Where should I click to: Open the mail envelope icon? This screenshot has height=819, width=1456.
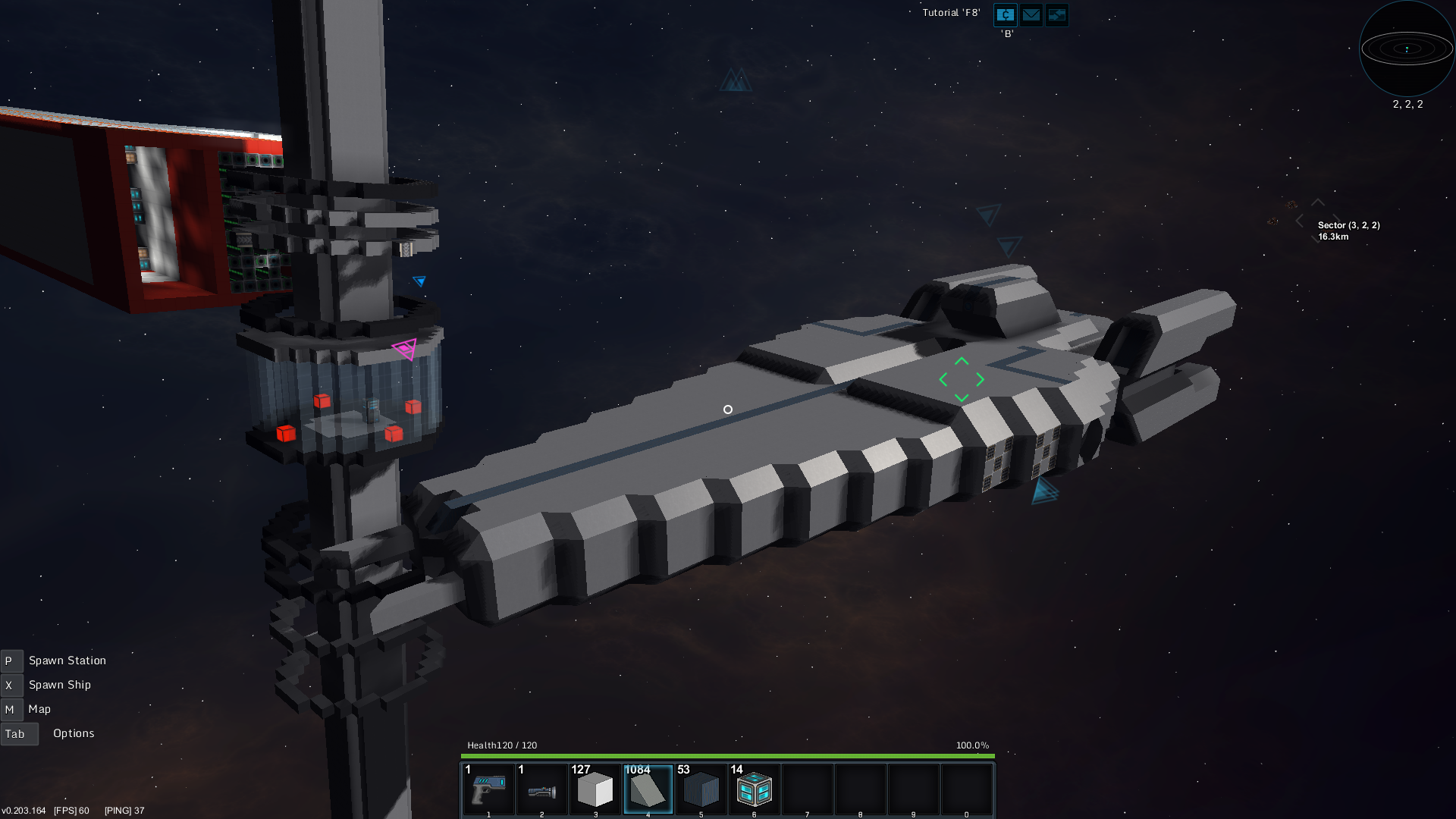pyautogui.click(x=1031, y=14)
